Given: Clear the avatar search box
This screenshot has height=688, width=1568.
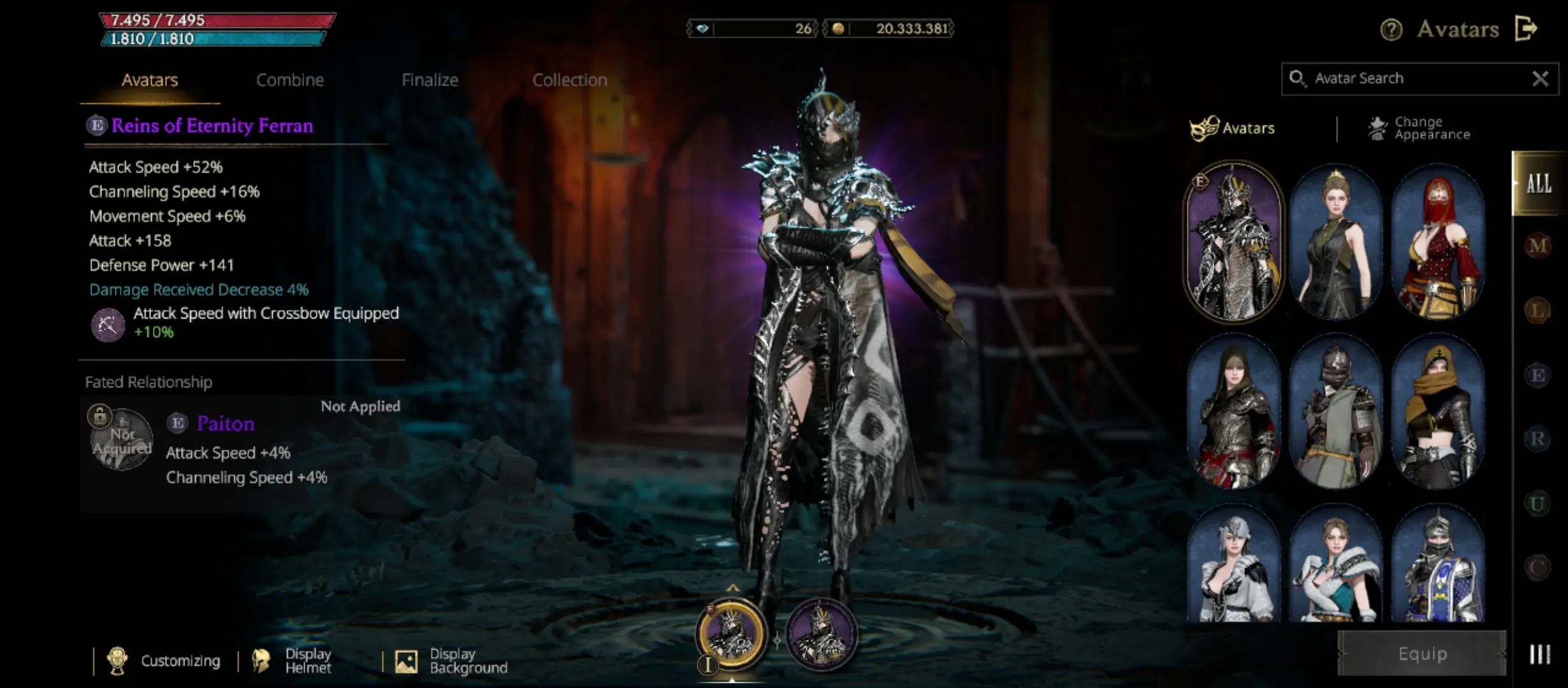Looking at the screenshot, I should pyautogui.click(x=1540, y=78).
